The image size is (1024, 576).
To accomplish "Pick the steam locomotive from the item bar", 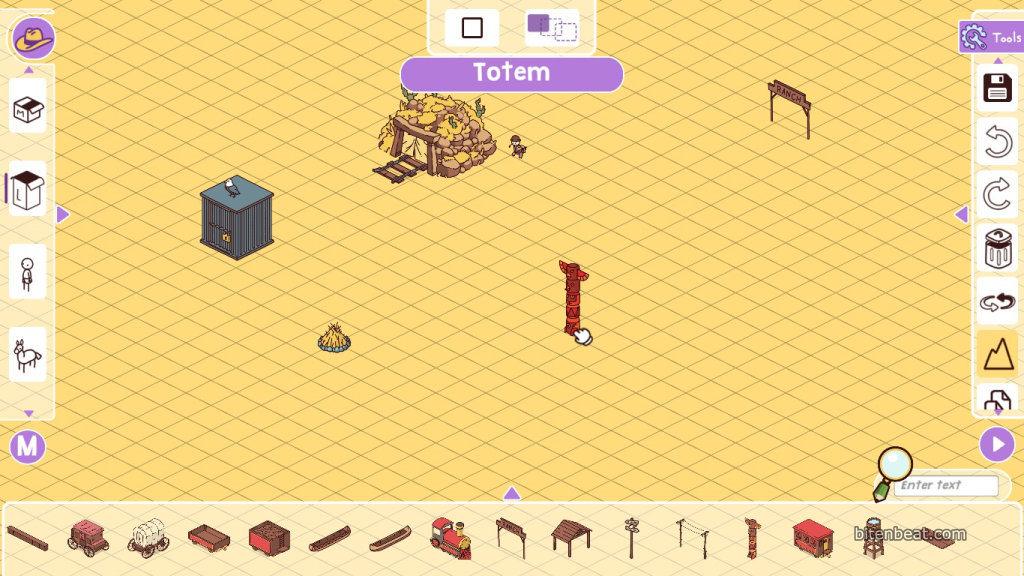I will click(450, 537).
